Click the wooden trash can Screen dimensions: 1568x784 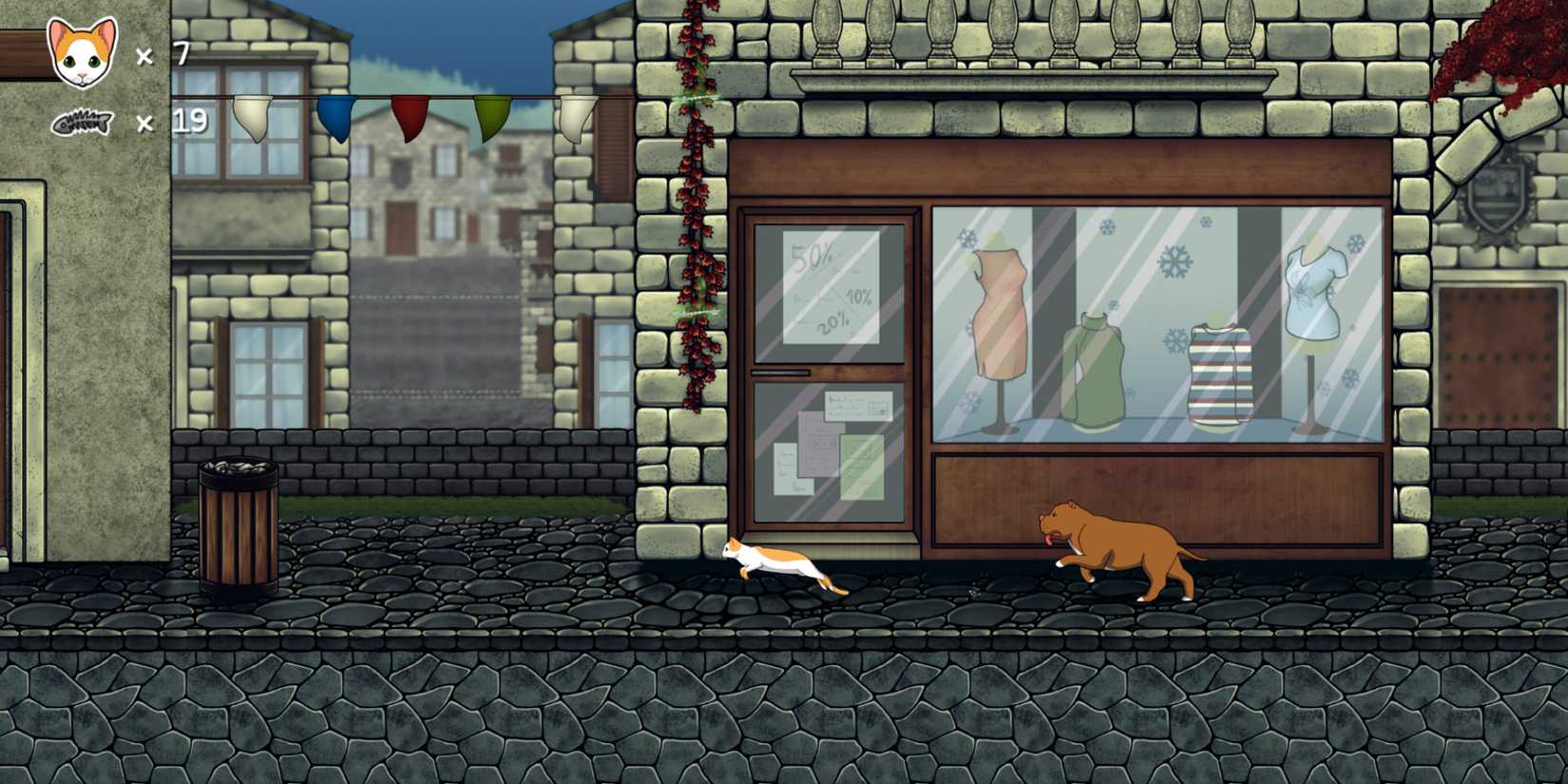click(x=236, y=523)
